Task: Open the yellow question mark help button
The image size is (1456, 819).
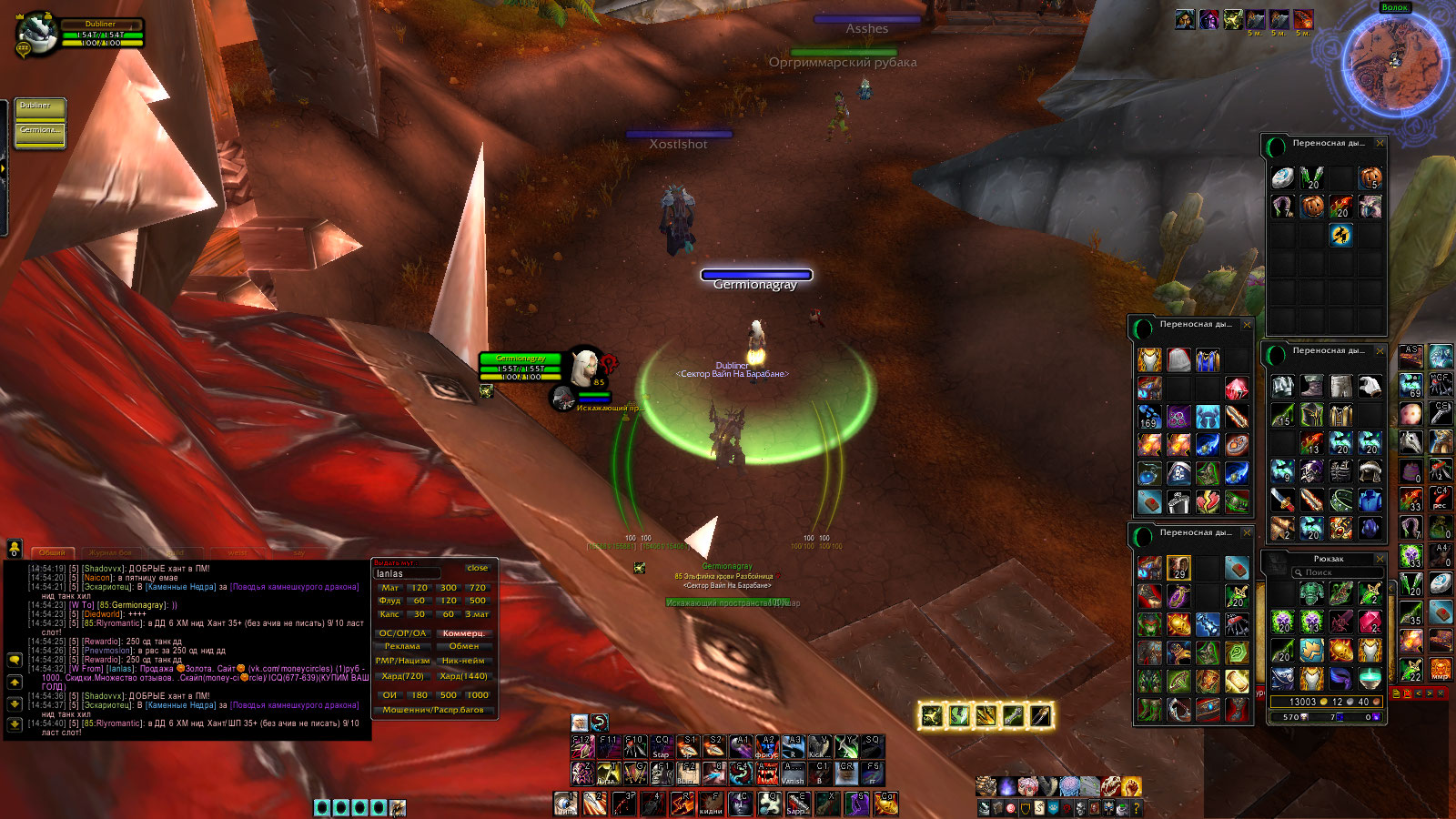Action: [1137, 807]
